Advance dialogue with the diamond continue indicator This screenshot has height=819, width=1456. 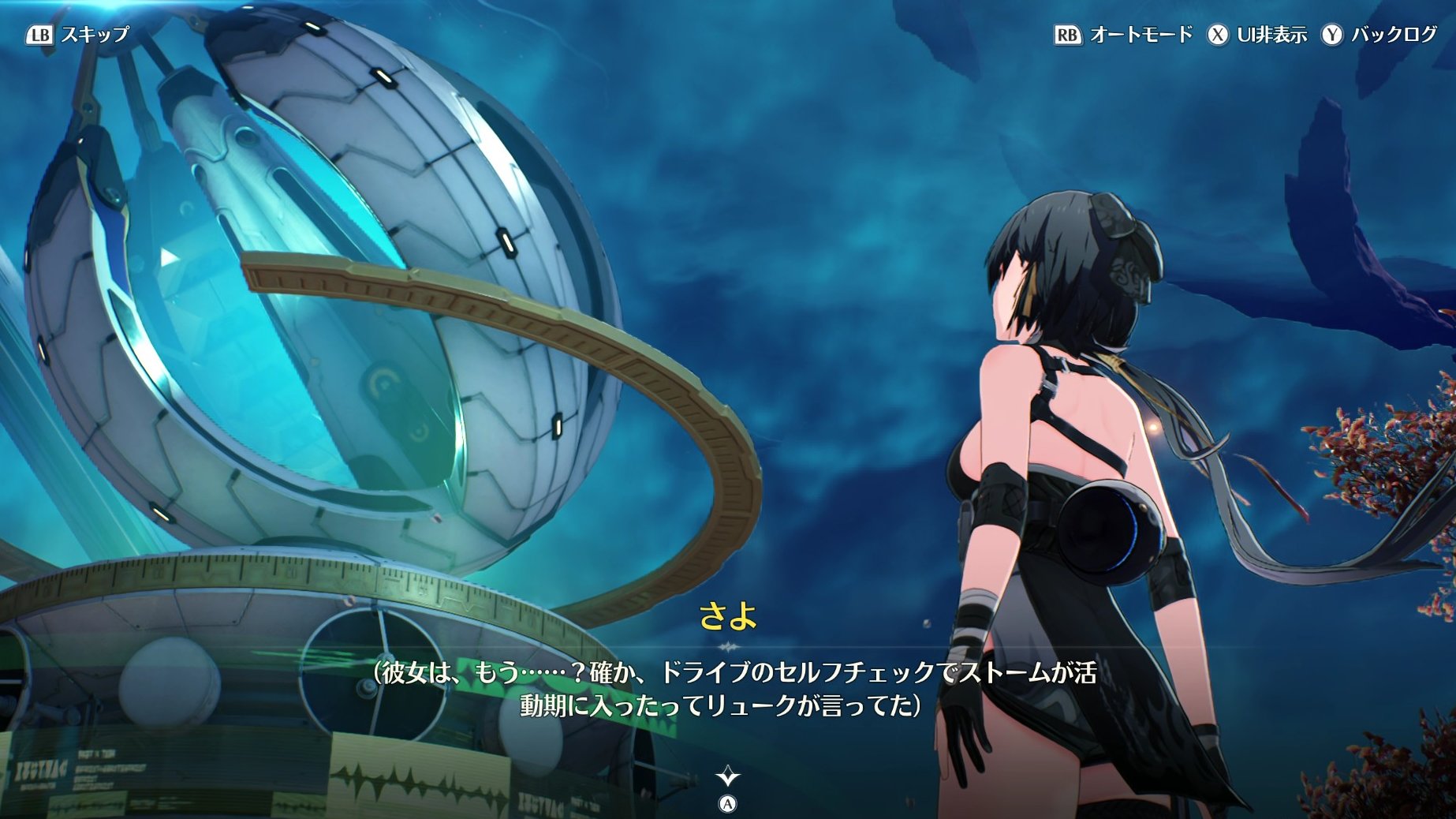pyautogui.click(x=727, y=777)
